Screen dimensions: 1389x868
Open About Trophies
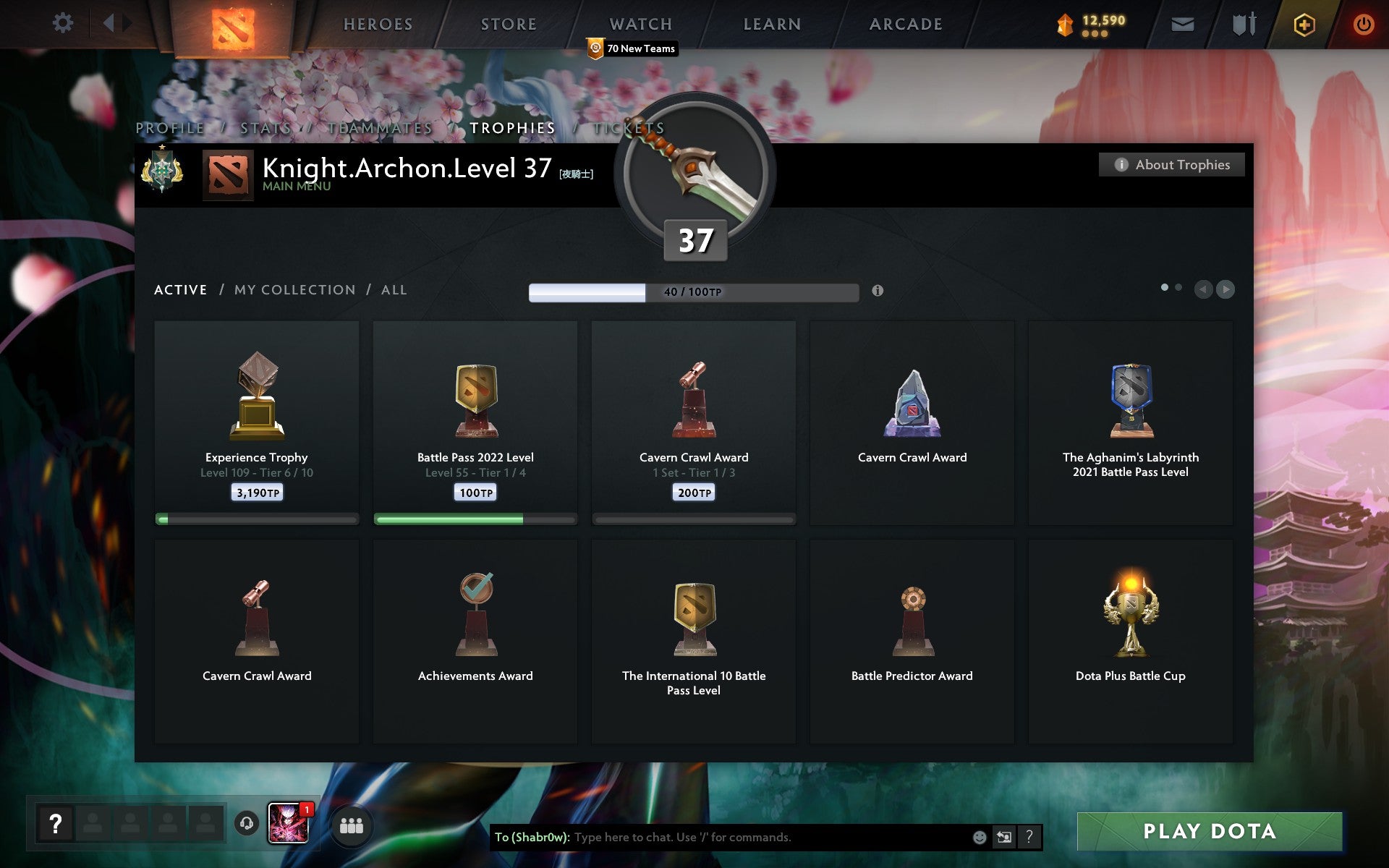click(x=1171, y=164)
